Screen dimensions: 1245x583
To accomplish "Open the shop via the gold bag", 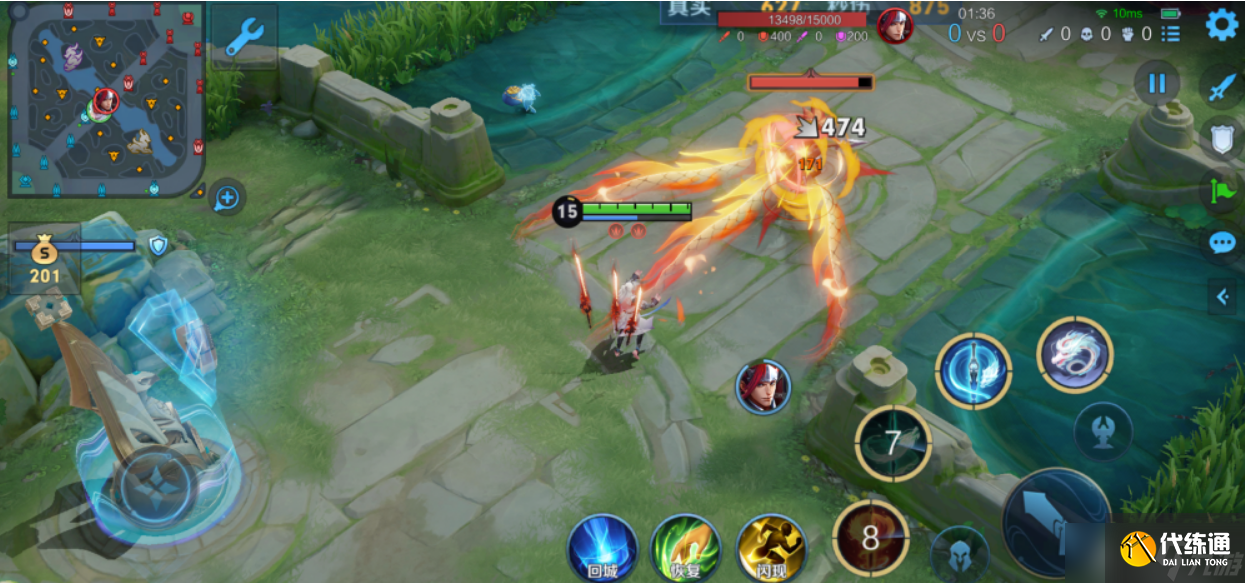I will coord(44,258).
